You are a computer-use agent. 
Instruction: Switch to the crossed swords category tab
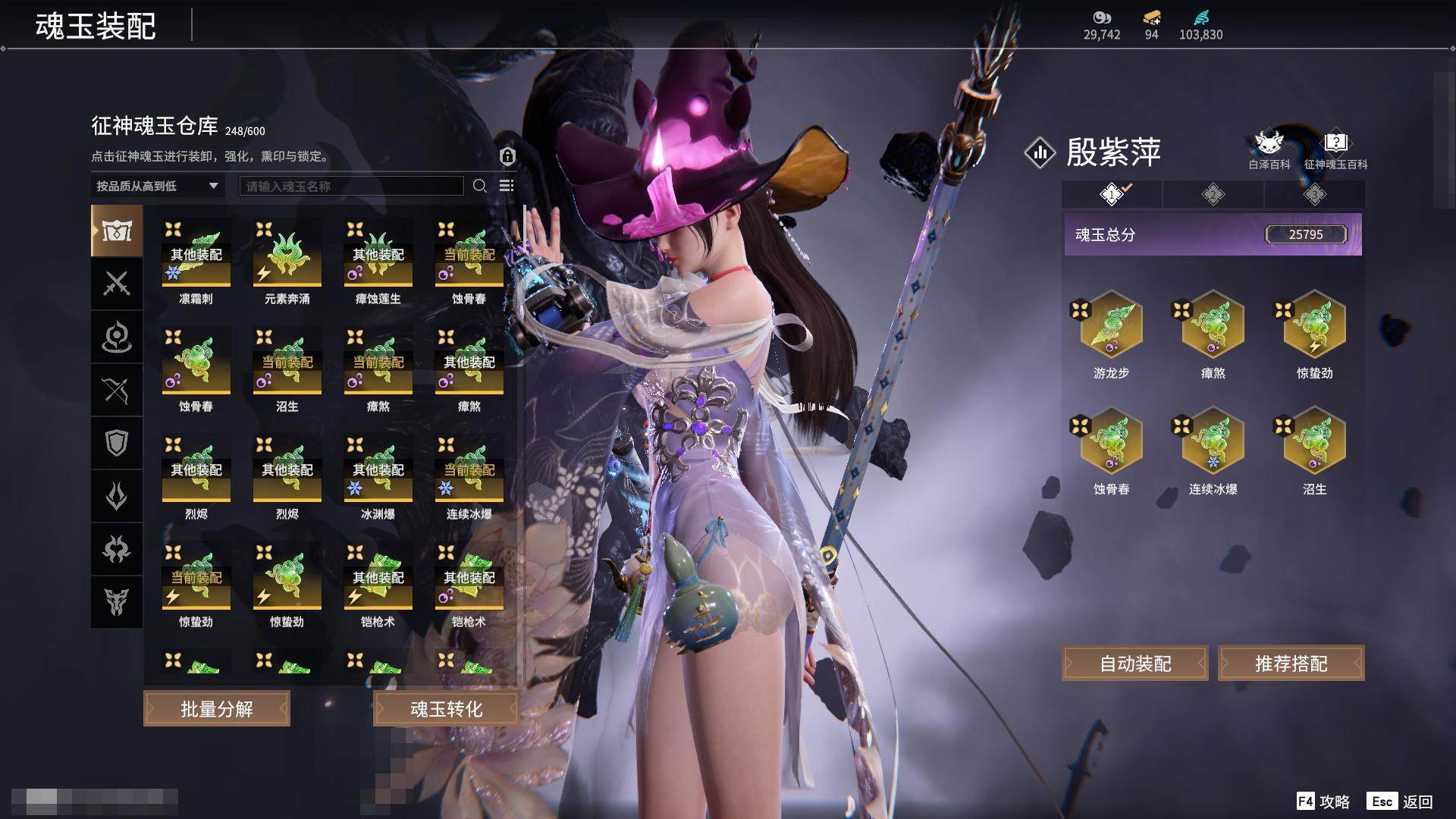[117, 284]
